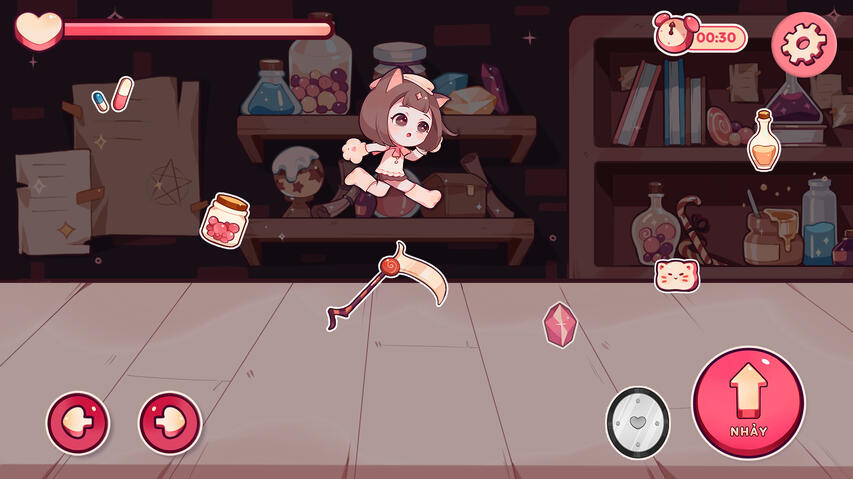Open the gear settings menu
853x479 pixels.
click(x=804, y=43)
